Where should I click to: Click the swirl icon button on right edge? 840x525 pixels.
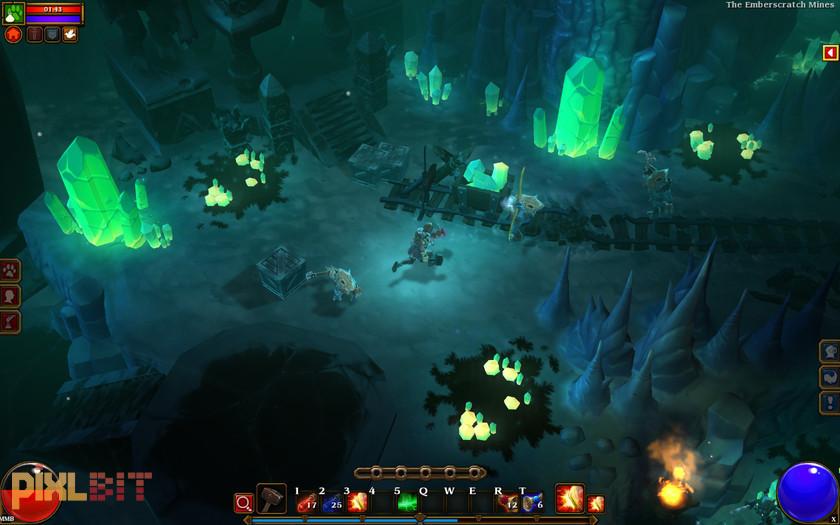829,378
